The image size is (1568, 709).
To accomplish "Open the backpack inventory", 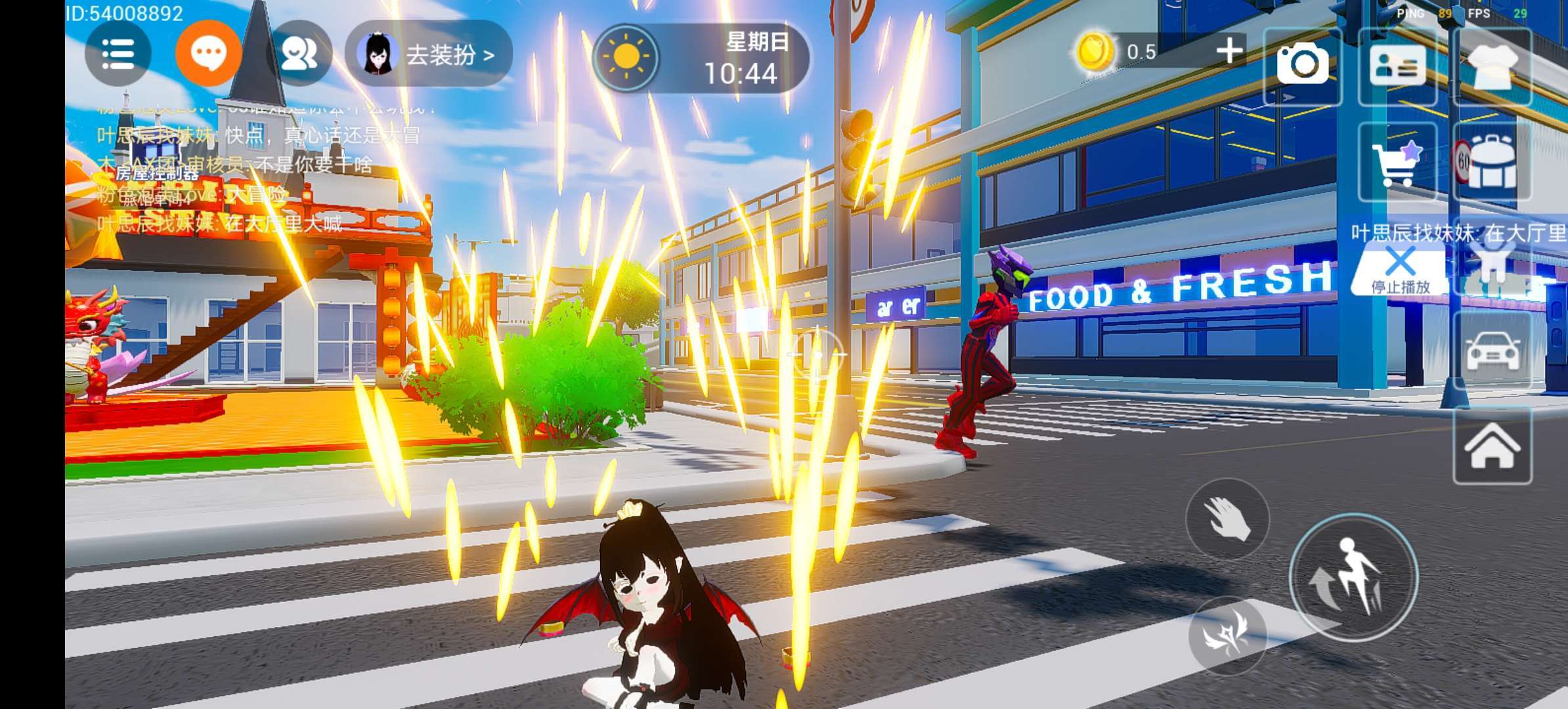I will [1492, 161].
